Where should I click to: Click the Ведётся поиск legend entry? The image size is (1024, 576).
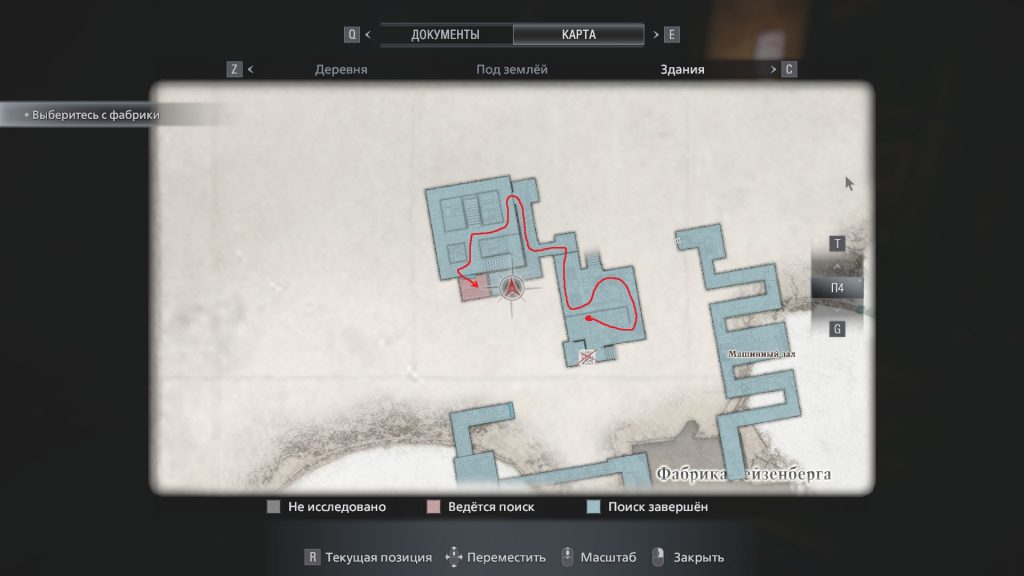tap(480, 507)
